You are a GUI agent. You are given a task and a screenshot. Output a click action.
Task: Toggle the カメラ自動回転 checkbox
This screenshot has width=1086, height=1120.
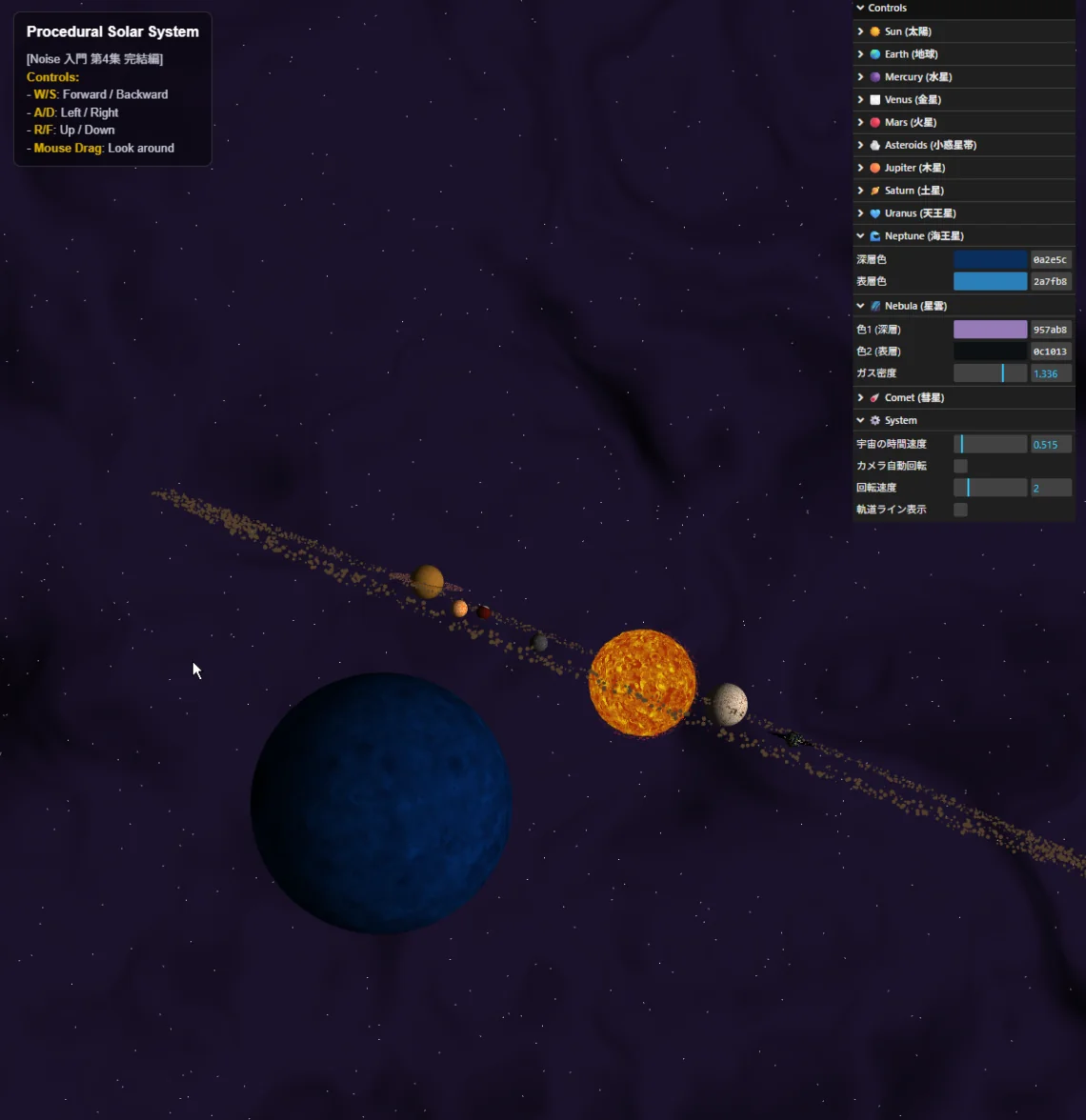960,466
